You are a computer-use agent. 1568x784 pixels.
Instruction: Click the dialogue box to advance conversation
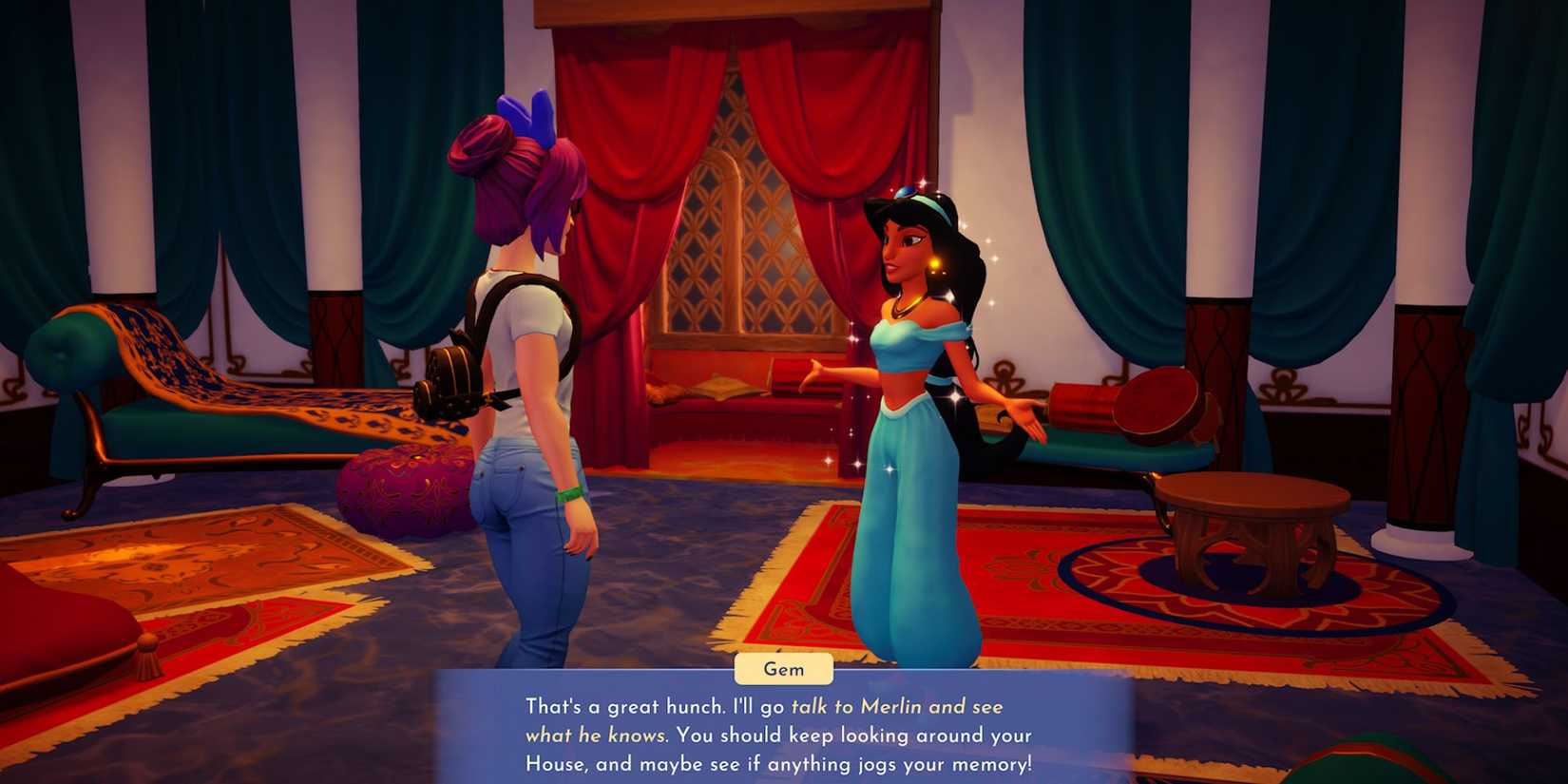(x=784, y=736)
